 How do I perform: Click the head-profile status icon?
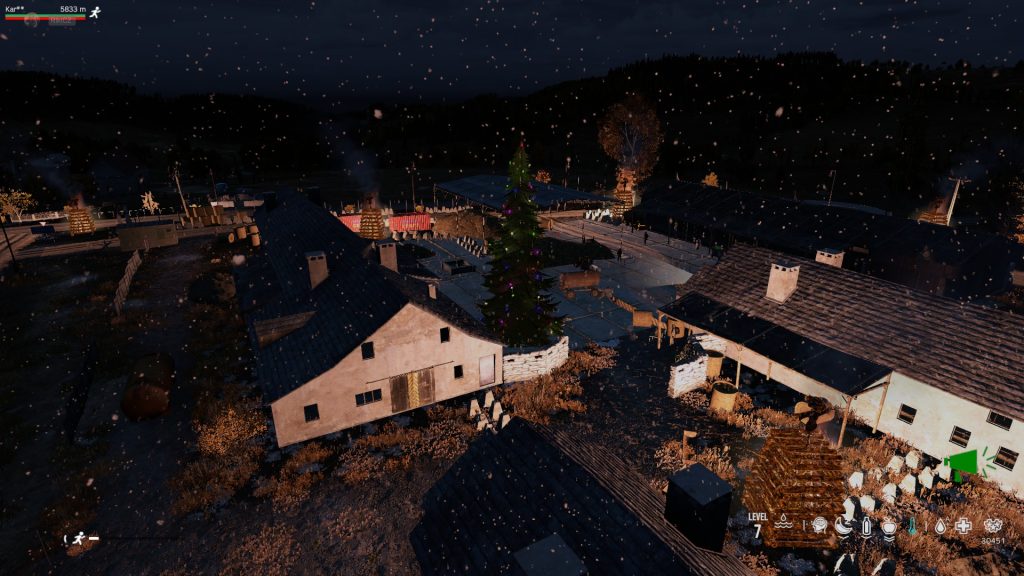[819, 524]
